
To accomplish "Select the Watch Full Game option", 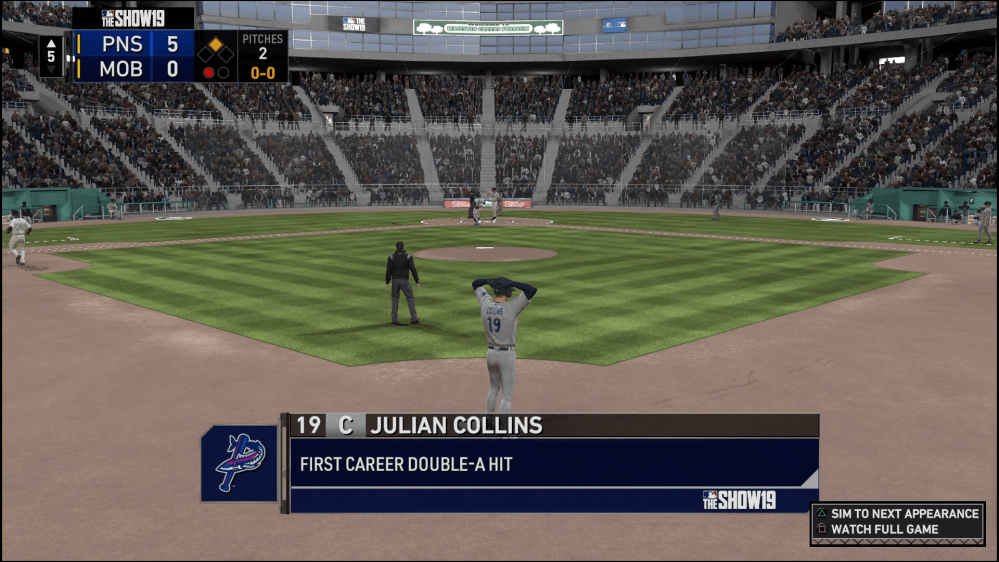I will tap(884, 529).
